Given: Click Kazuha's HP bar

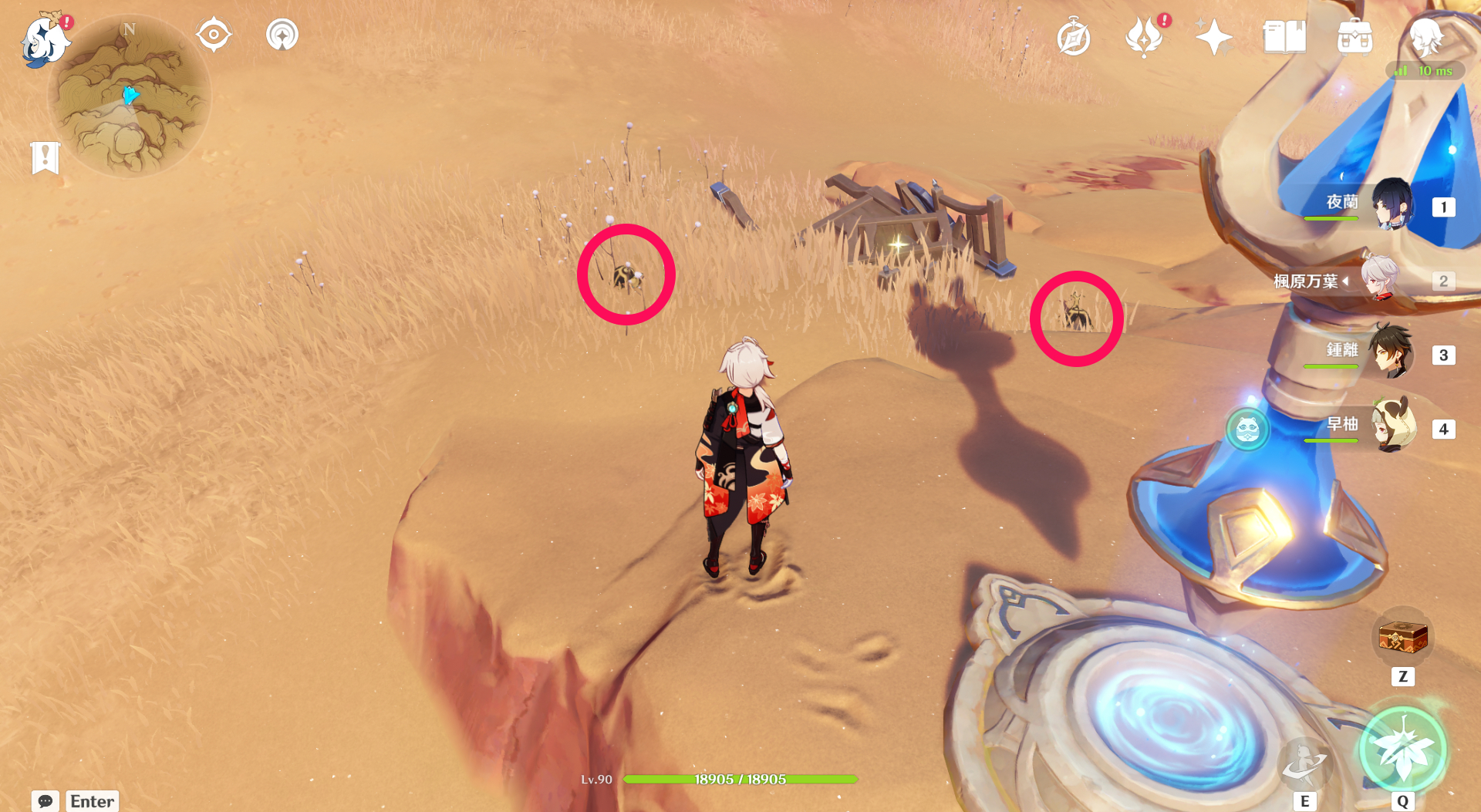Looking at the screenshot, I should point(740,779).
